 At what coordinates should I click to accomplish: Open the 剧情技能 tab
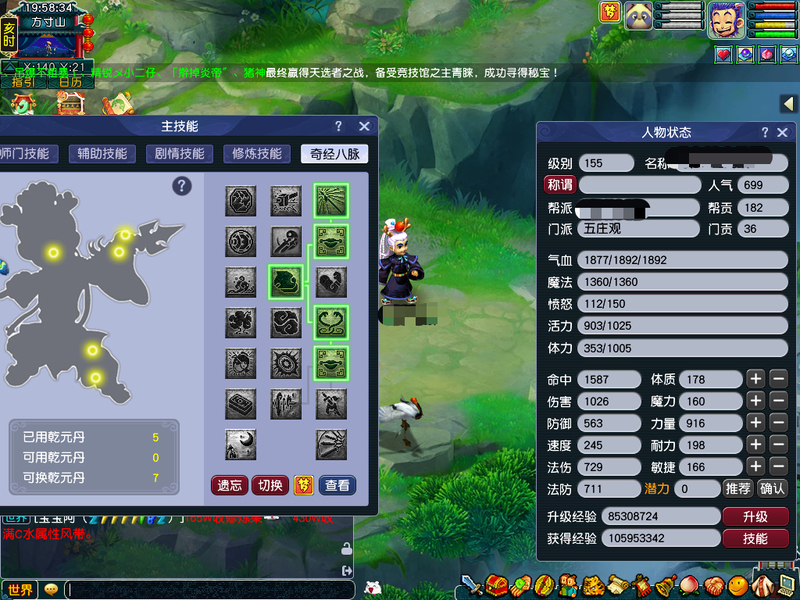click(180, 154)
